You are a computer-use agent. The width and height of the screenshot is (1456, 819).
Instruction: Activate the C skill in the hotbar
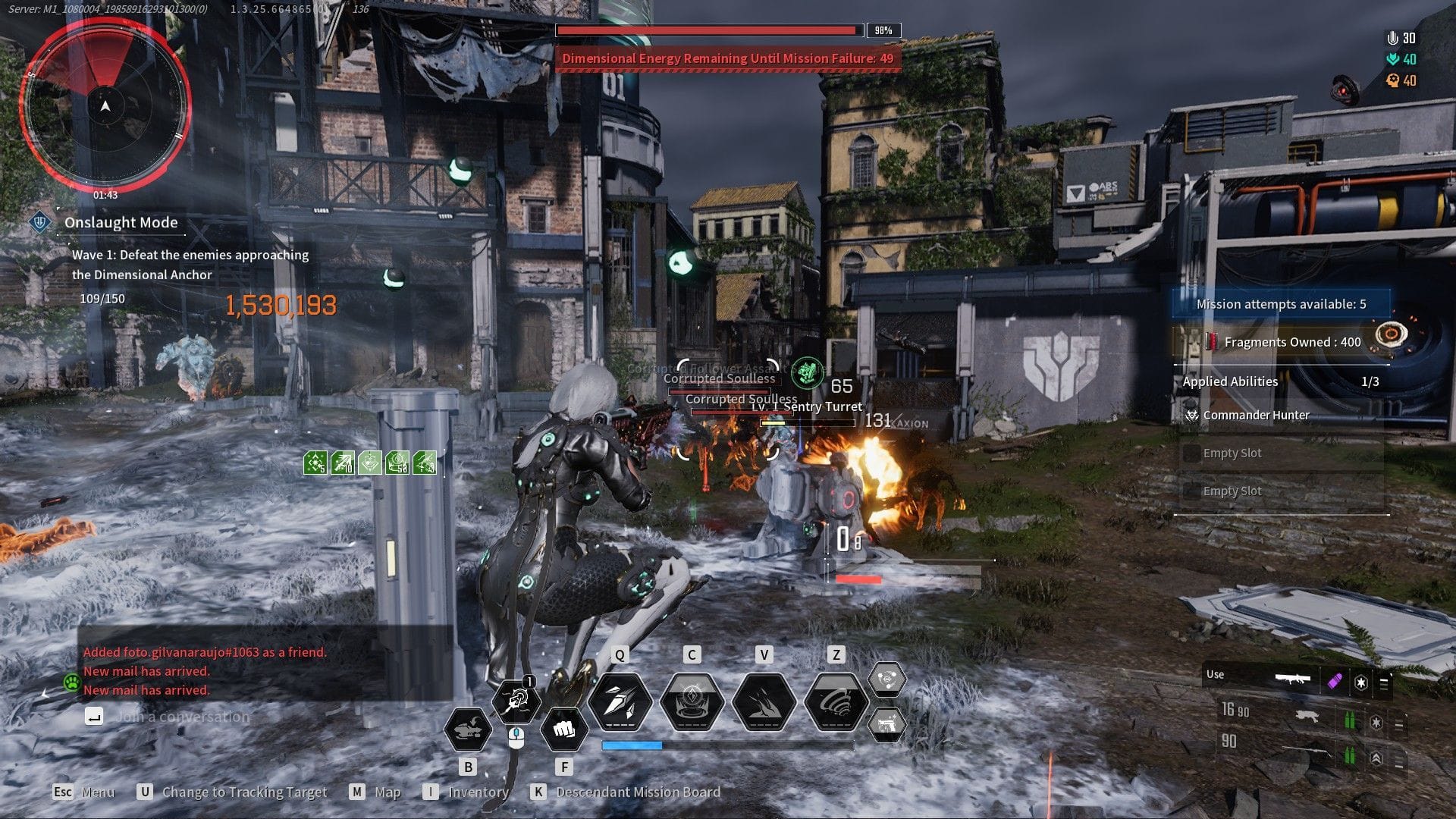(x=692, y=701)
